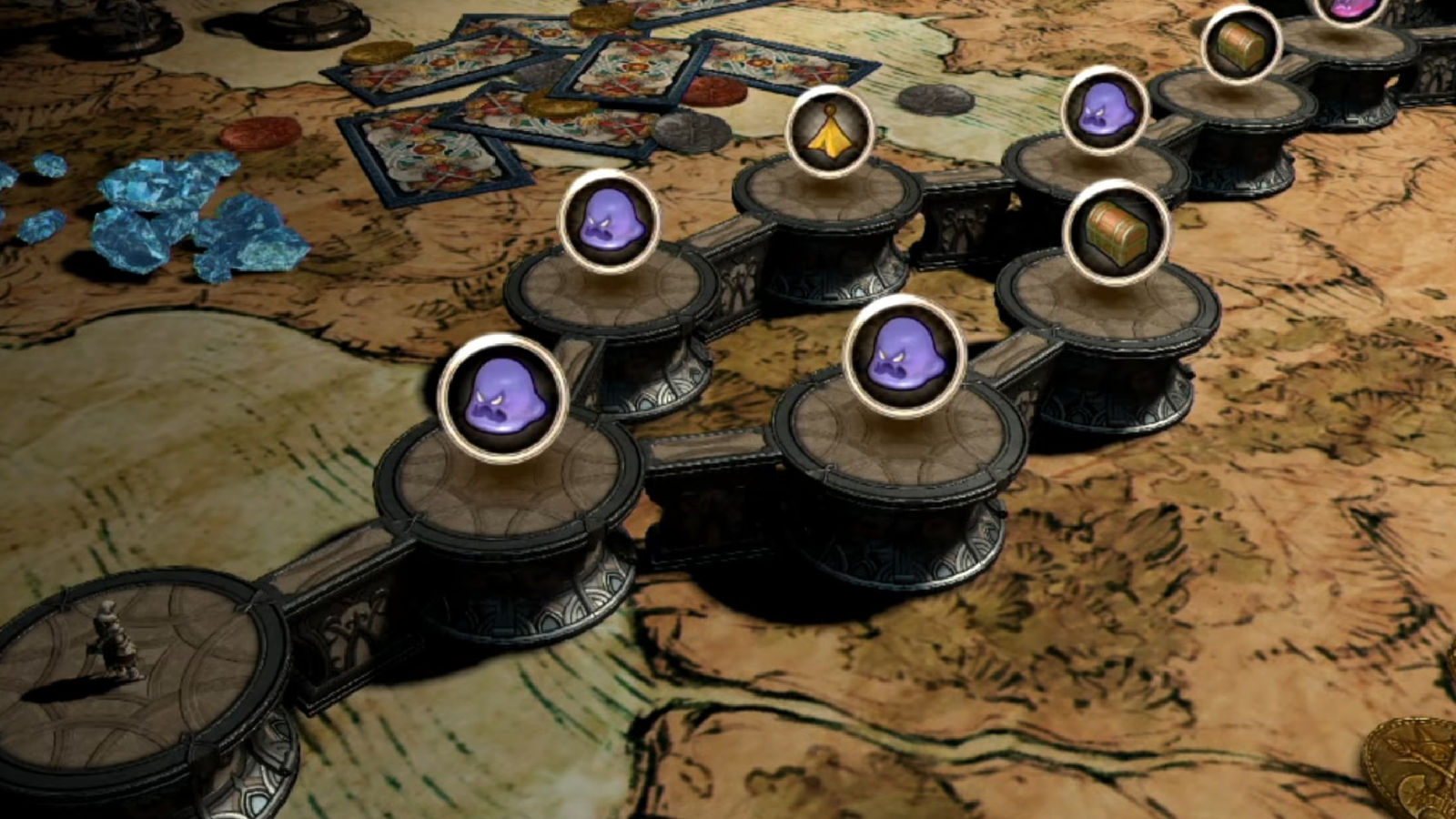Select the topmost patterned card in the pile

coord(628,68)
